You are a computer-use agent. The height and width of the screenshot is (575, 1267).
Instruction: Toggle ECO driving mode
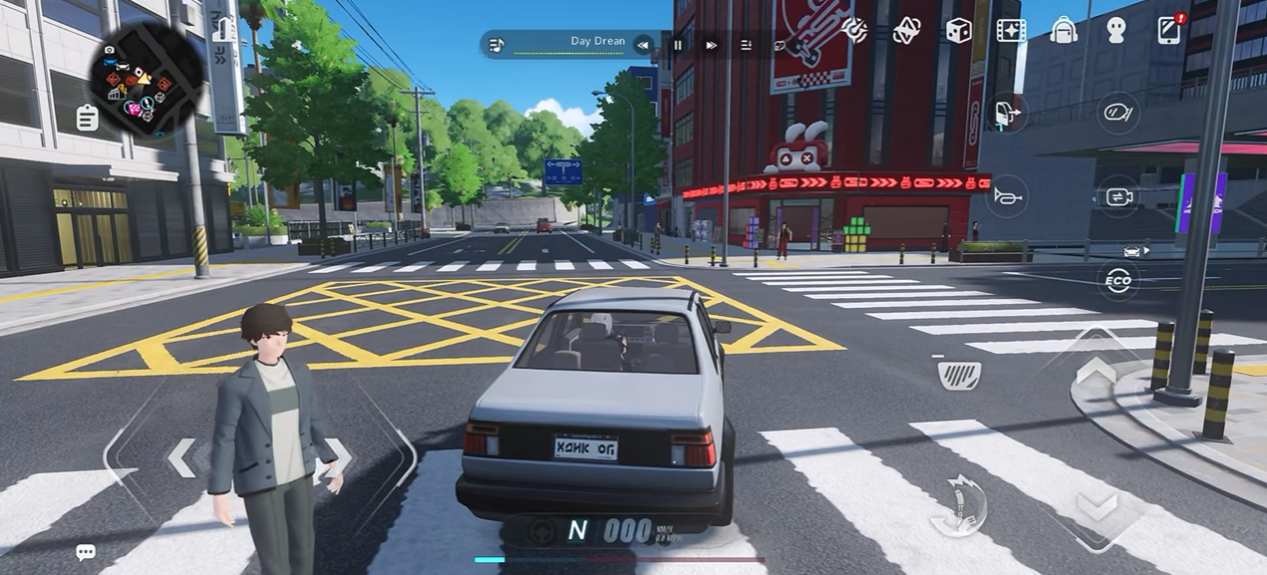point(1118,281)
